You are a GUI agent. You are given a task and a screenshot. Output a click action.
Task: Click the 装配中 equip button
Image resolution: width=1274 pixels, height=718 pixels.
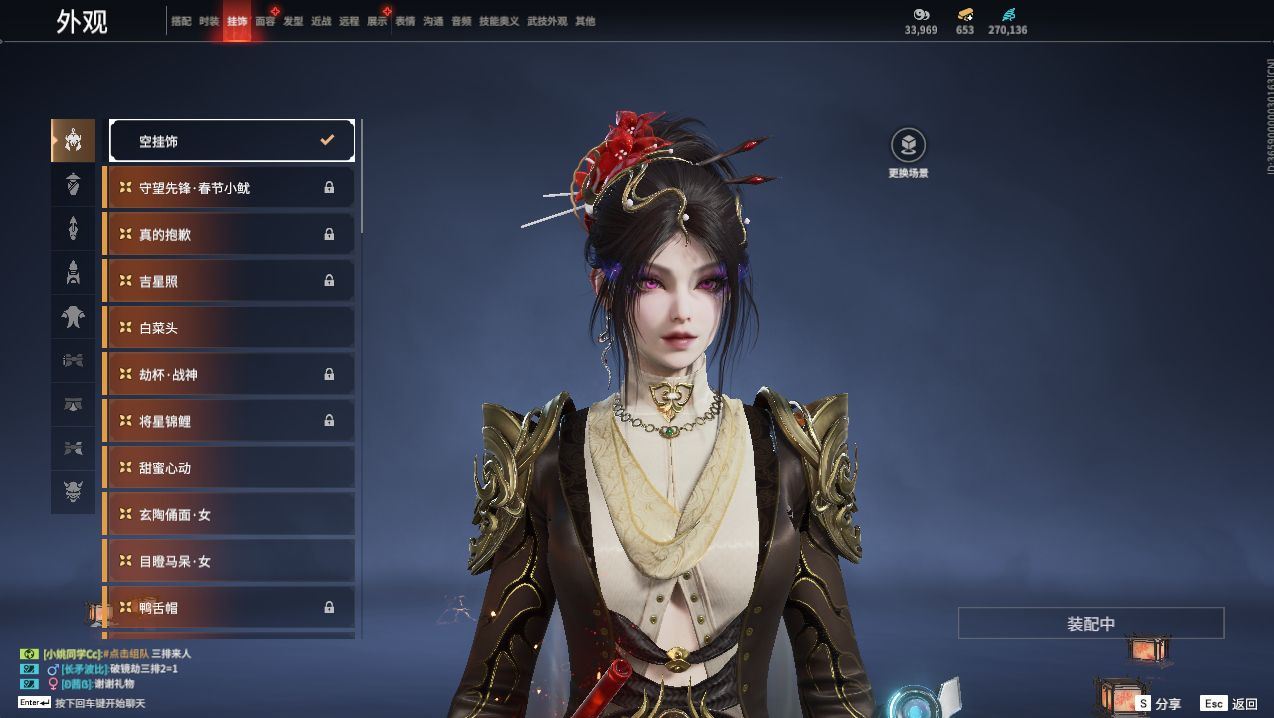1090,623
